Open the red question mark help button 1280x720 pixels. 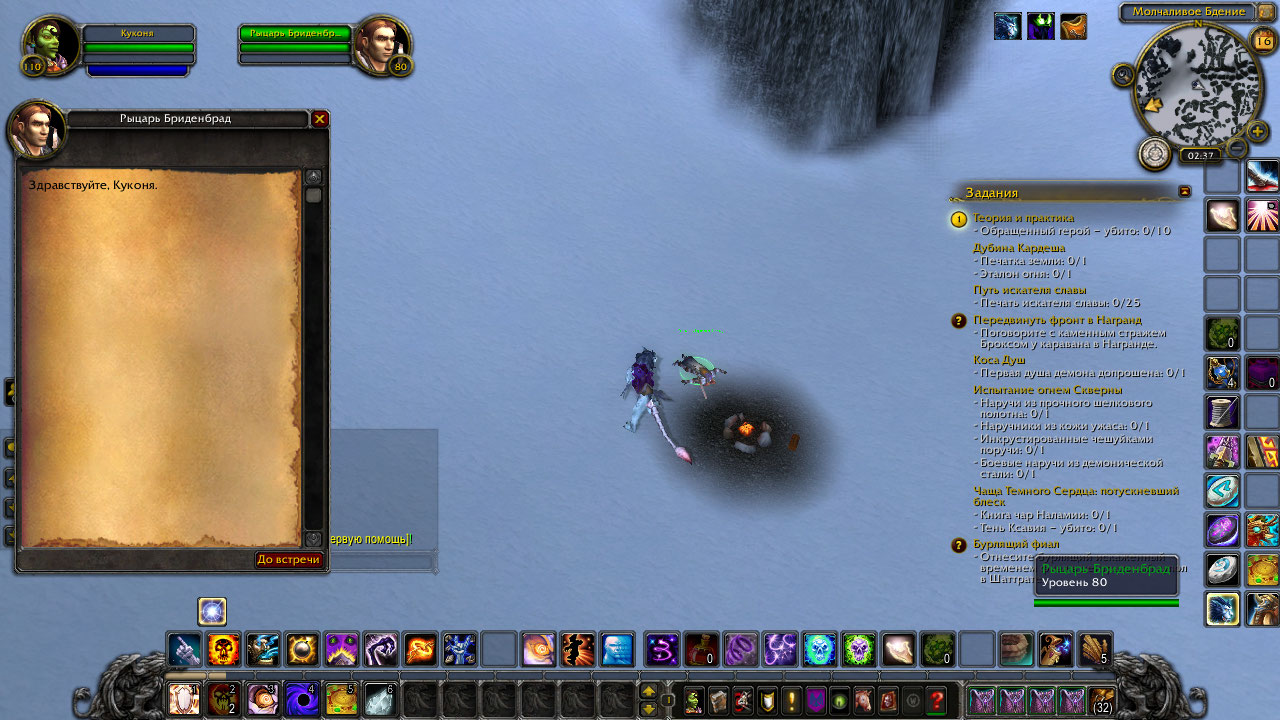[x=937, y=700]
